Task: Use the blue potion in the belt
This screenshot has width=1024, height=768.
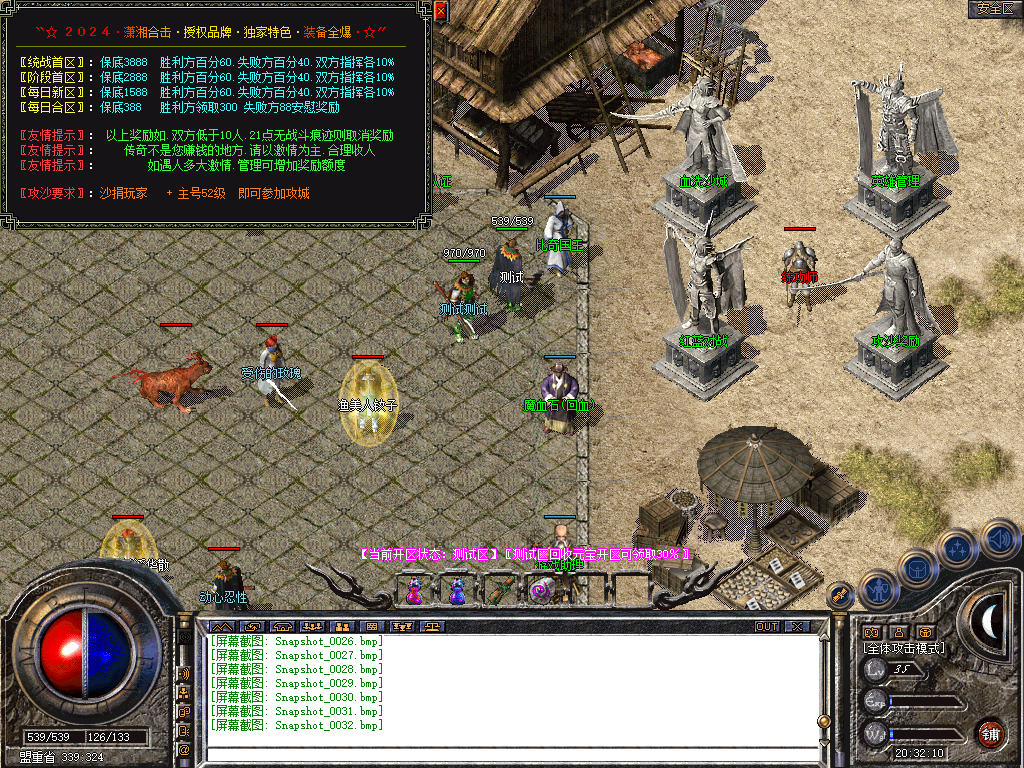Action: 457,591
